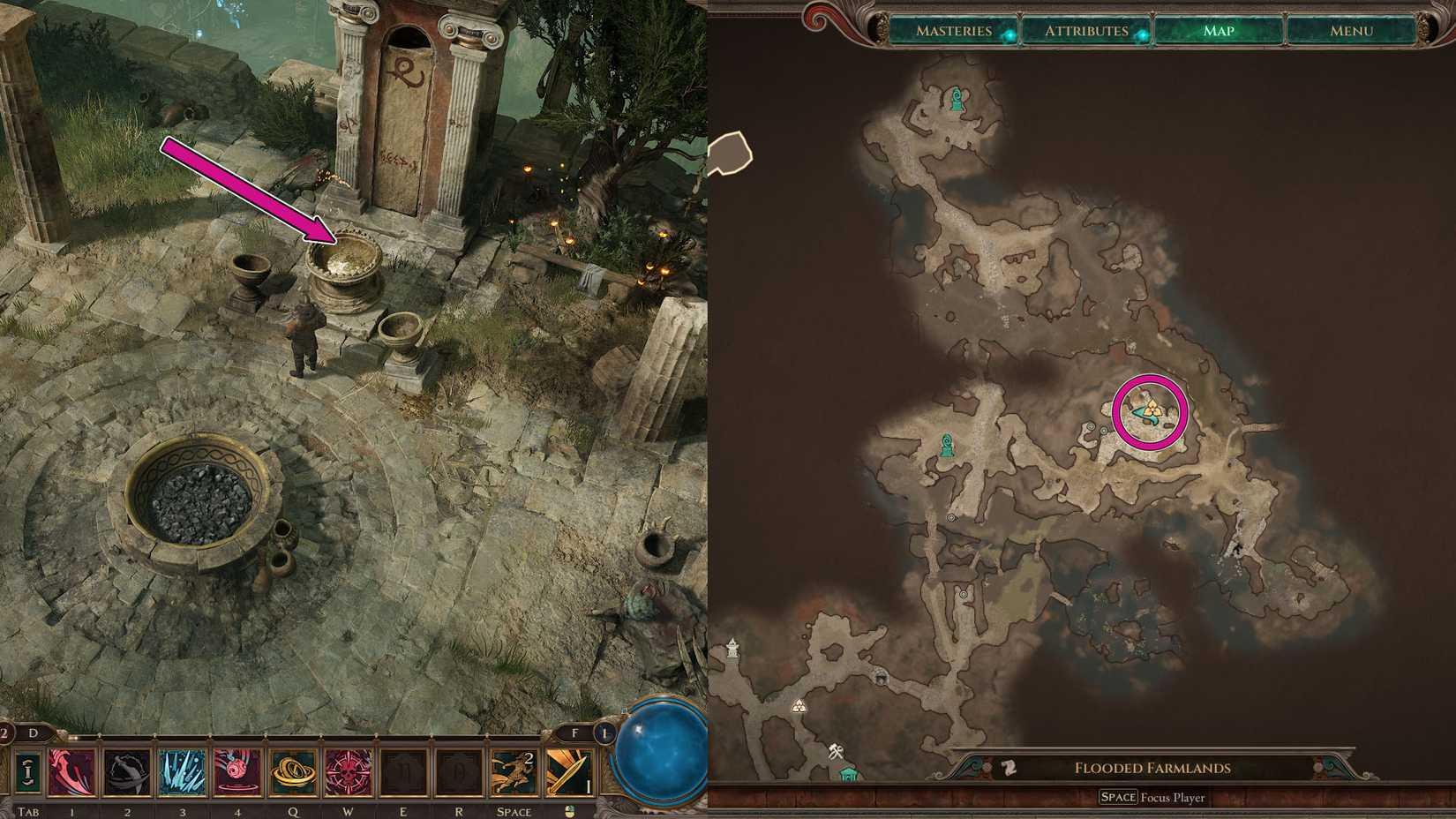The height and width of the screenshot is (819, 1456).
Task: Click the white lantern shrine map marker
Action: coord(733,650)
